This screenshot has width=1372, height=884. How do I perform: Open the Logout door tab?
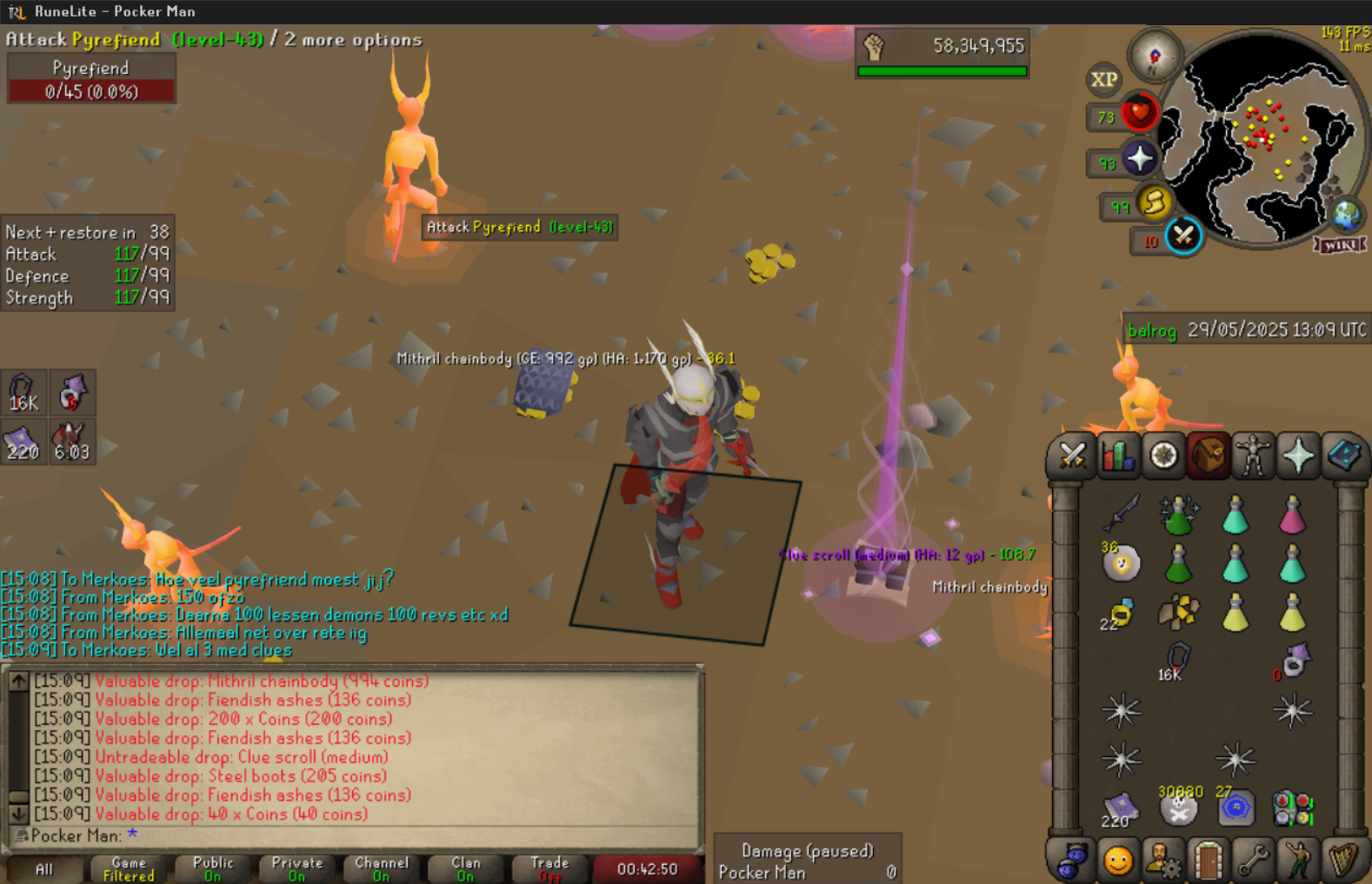(1208, 861)
